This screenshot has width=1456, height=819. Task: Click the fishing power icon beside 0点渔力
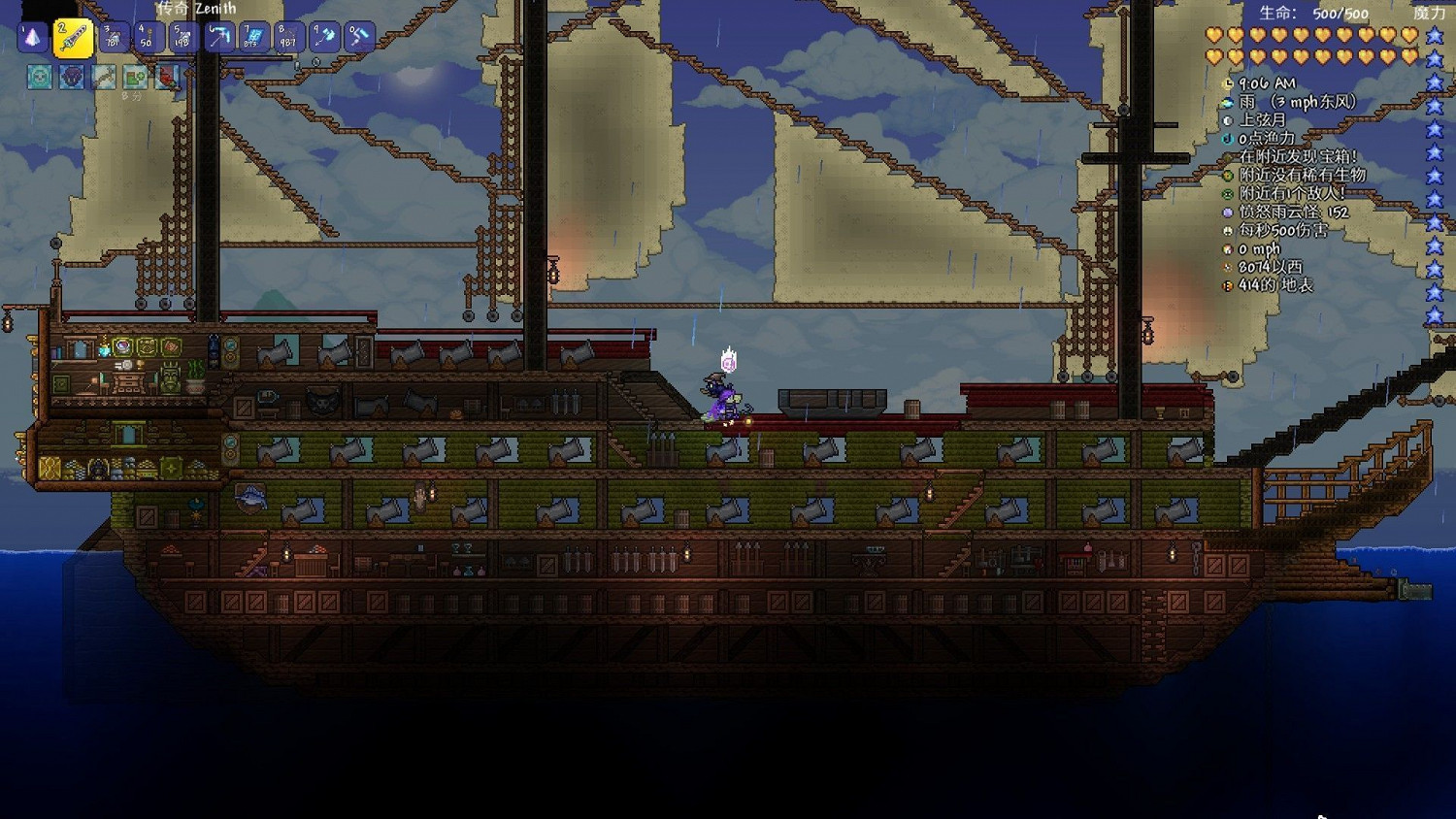pos(1227,139)
